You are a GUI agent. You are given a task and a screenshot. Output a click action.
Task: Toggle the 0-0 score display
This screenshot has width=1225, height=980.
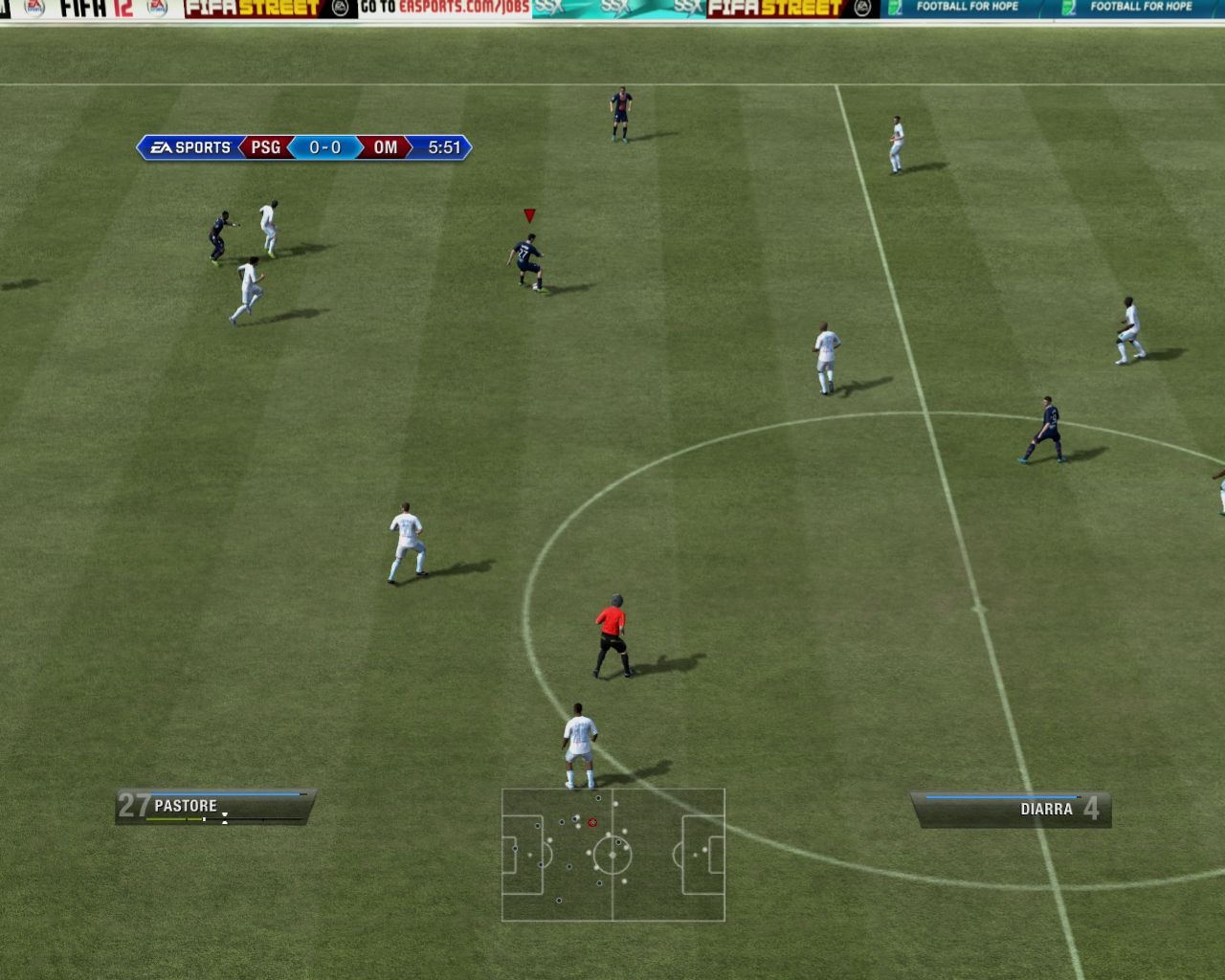324,147
